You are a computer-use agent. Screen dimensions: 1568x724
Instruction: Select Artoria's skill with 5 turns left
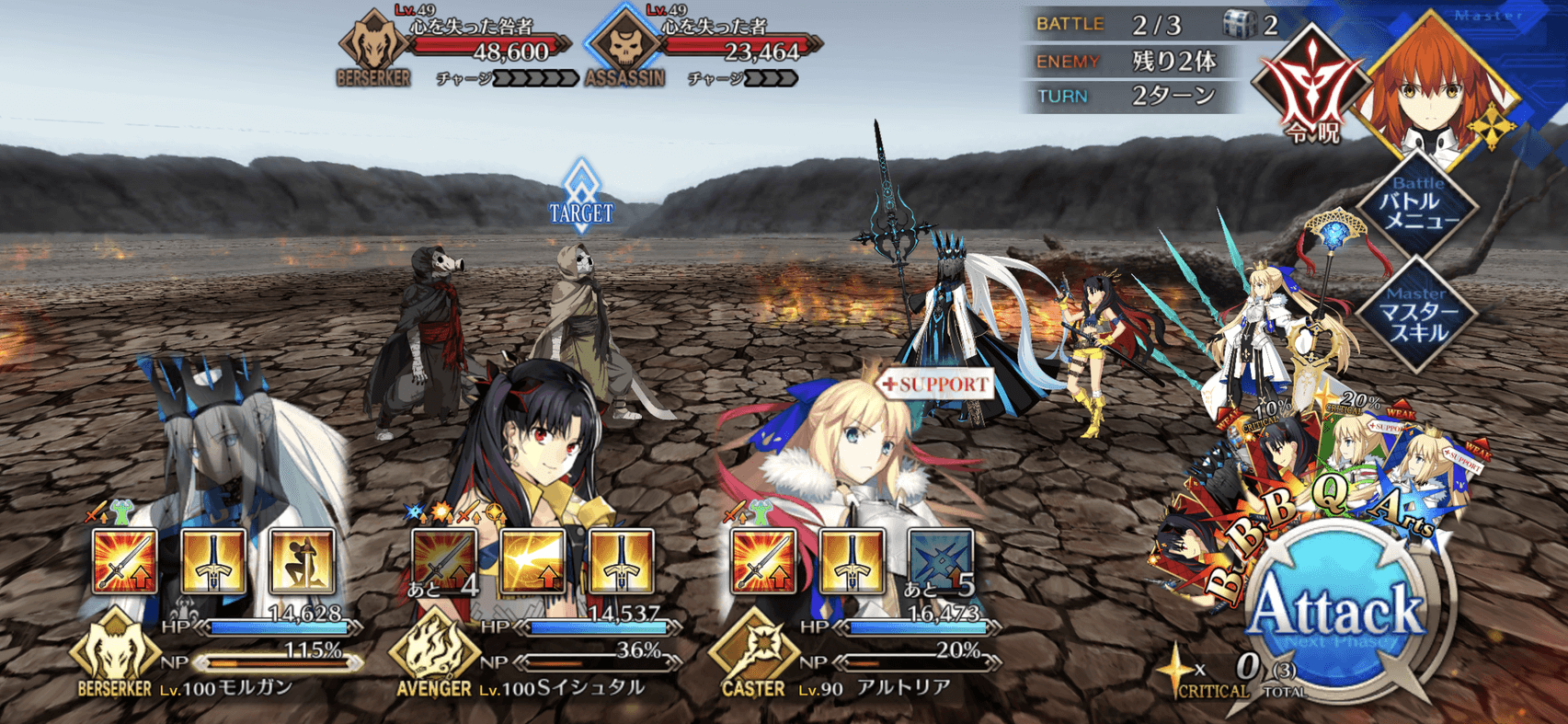[940, 560]
